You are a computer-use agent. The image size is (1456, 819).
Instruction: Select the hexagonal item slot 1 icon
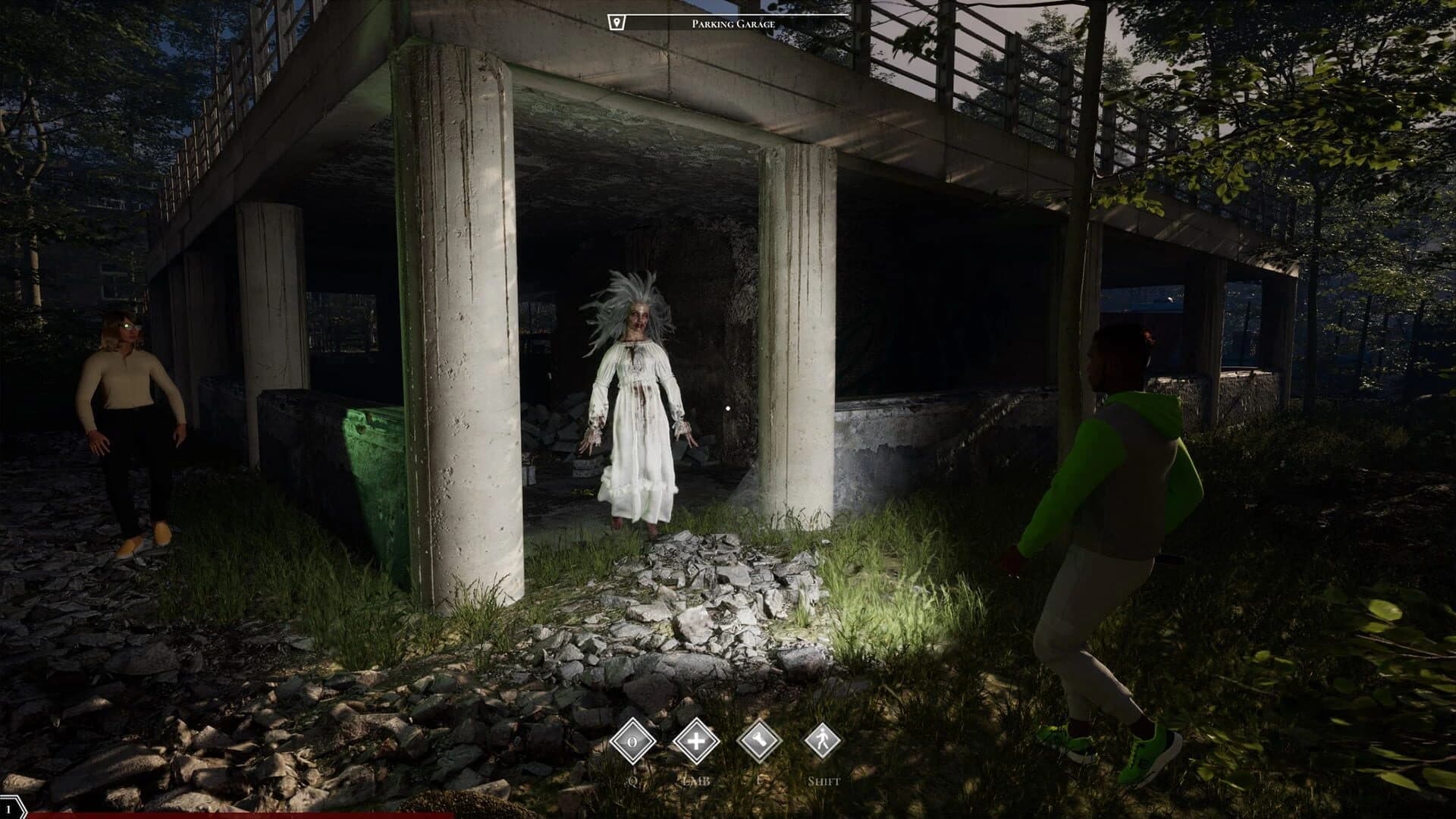click(x=11, y=807)
